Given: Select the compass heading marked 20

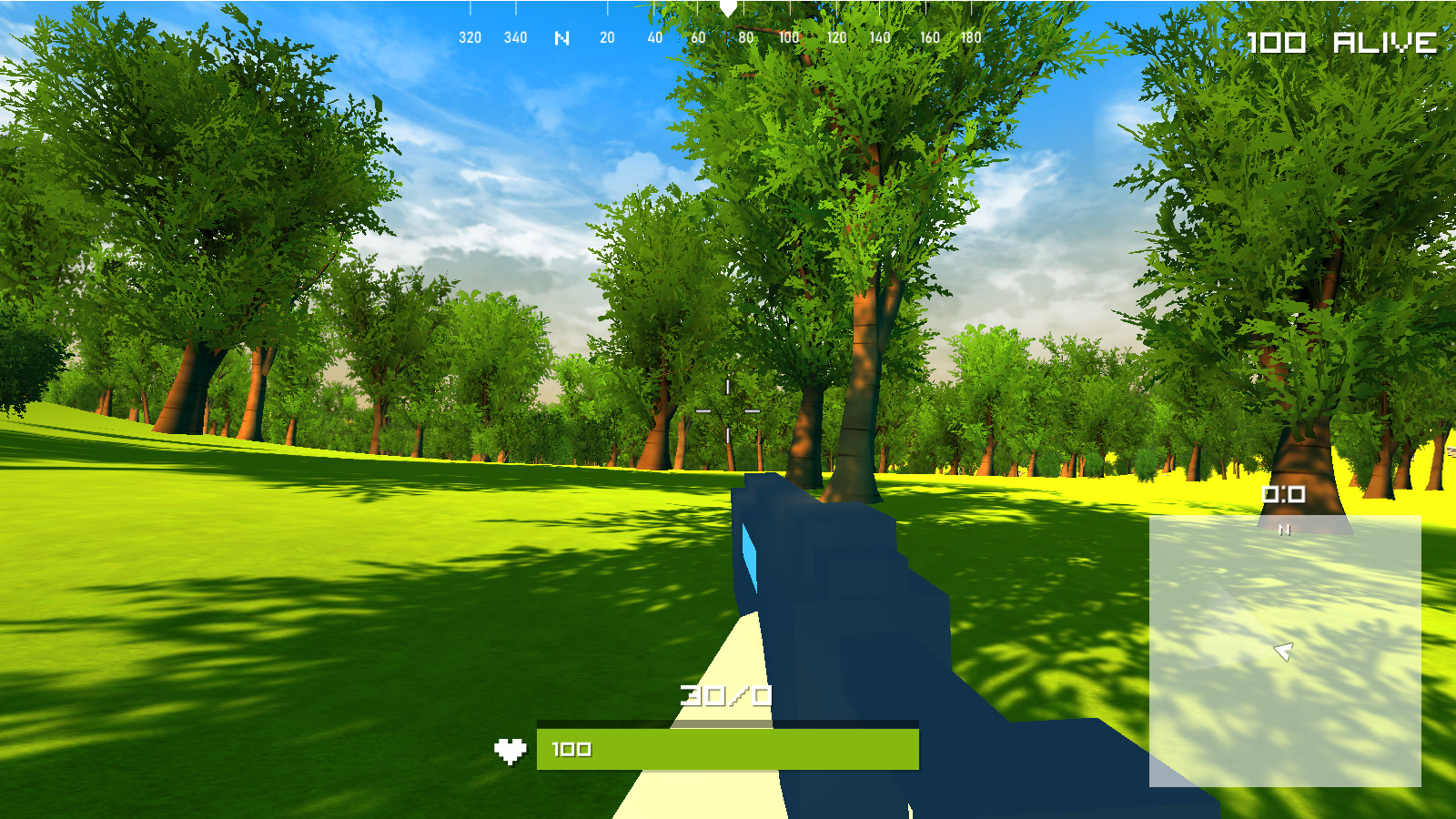Looking at the screenshot, I should click(x=605, y=38).
